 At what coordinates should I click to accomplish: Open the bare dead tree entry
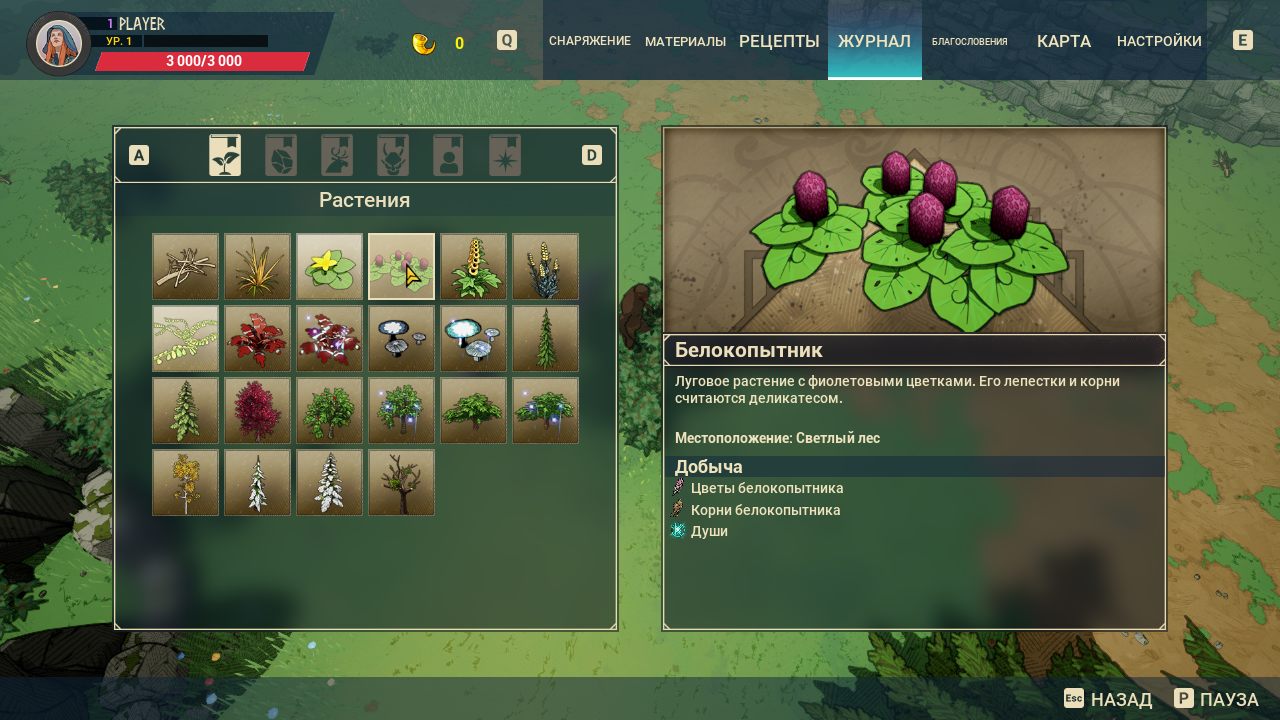coord(402,483)
